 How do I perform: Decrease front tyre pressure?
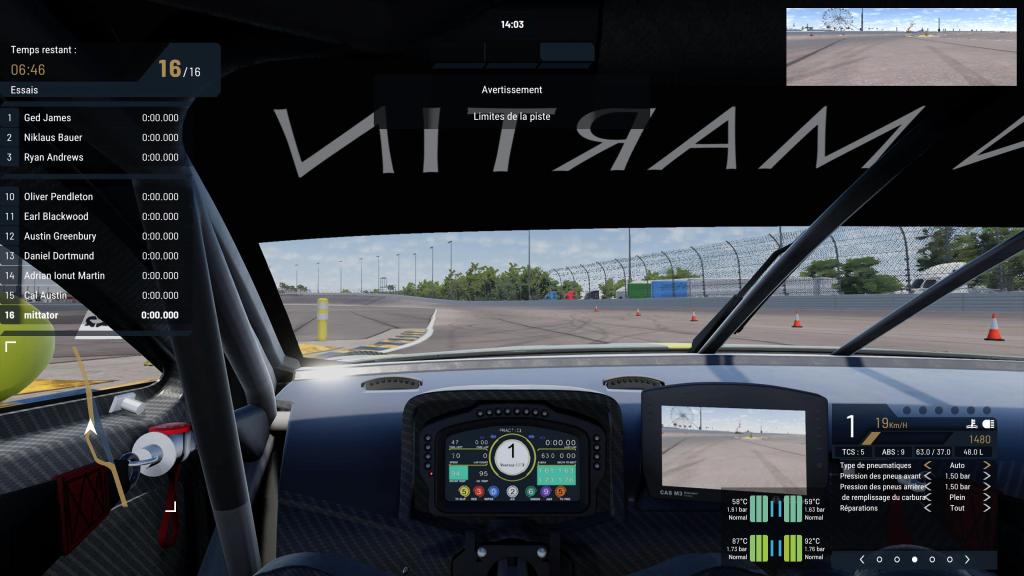(927, 476)
